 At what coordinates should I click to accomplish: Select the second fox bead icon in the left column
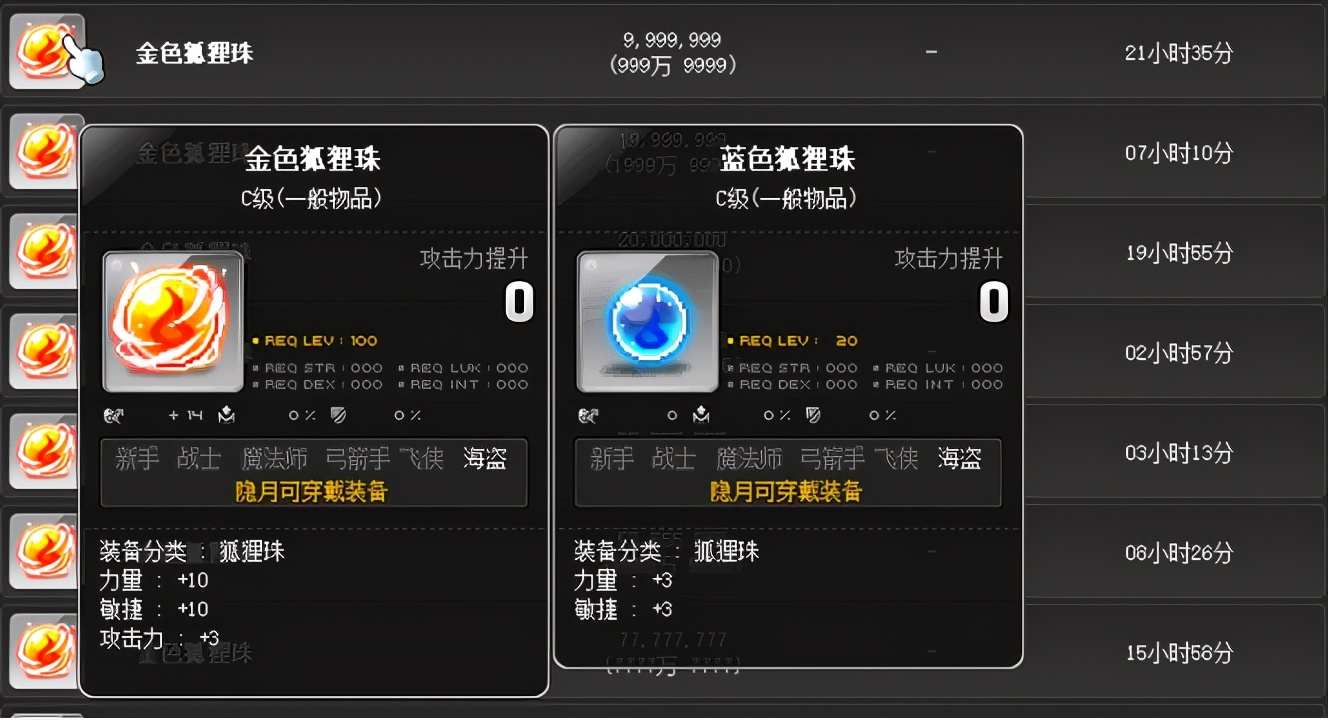point(47,152)
